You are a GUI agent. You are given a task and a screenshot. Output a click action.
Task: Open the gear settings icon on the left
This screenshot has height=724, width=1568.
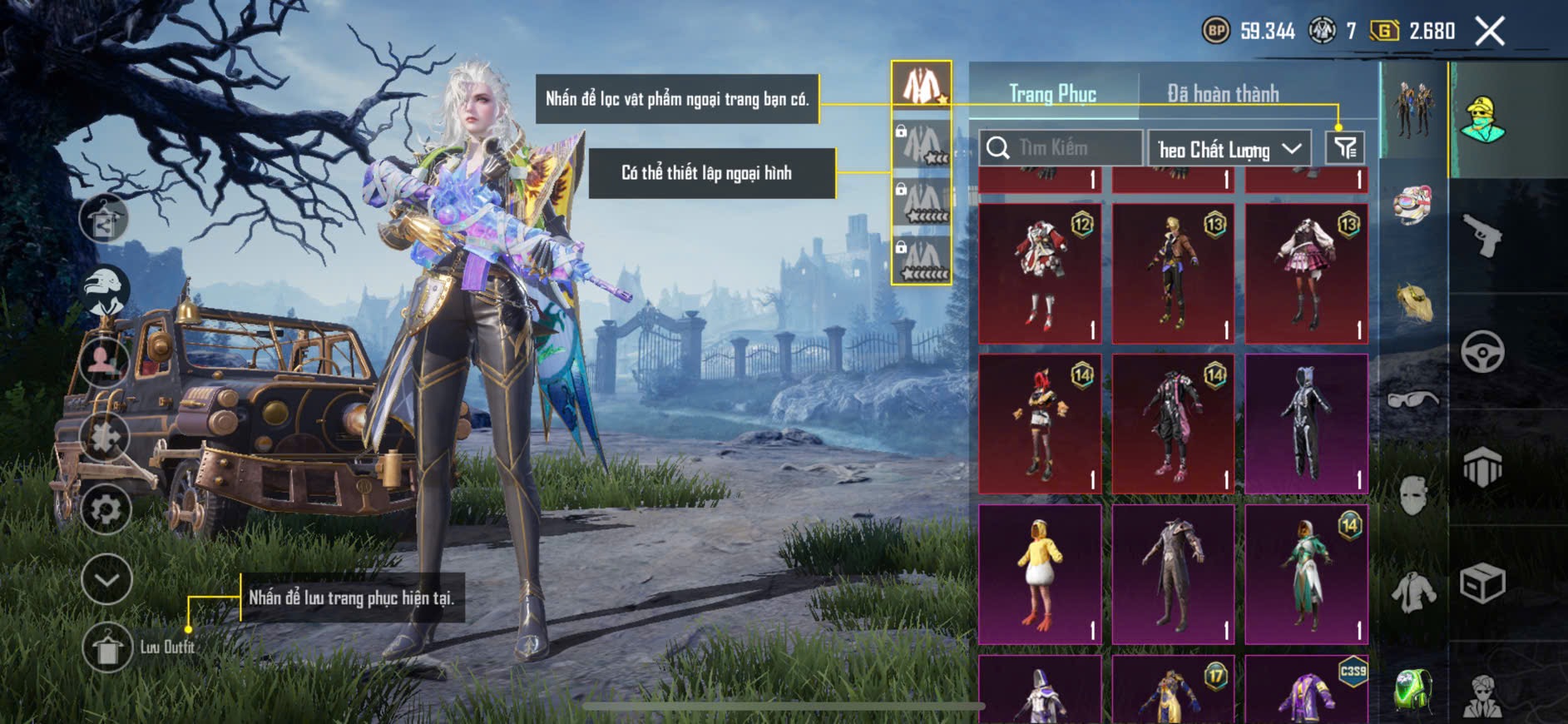[x=106, y=509]
